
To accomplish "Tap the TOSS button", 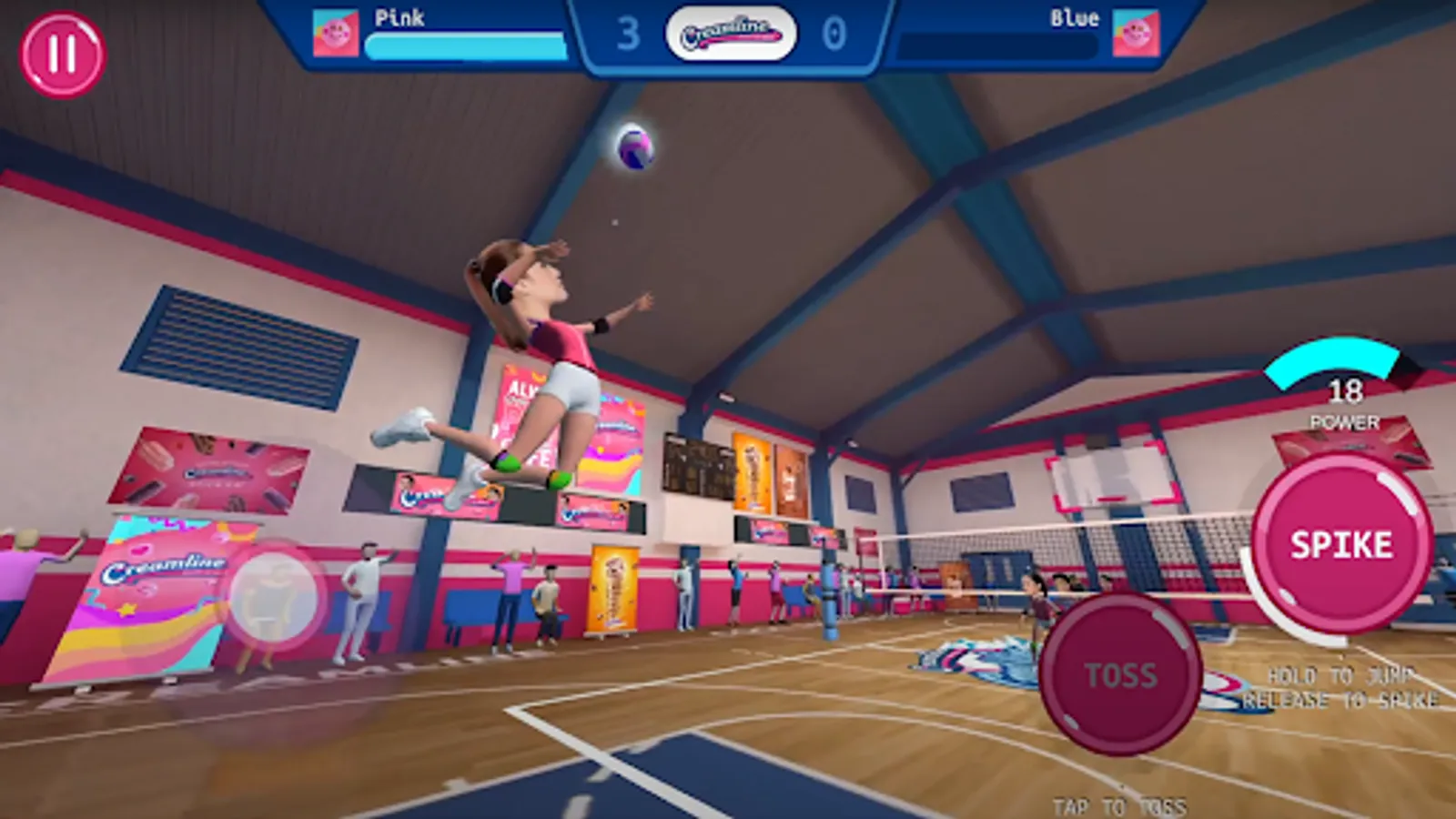I will (1122, 673).
